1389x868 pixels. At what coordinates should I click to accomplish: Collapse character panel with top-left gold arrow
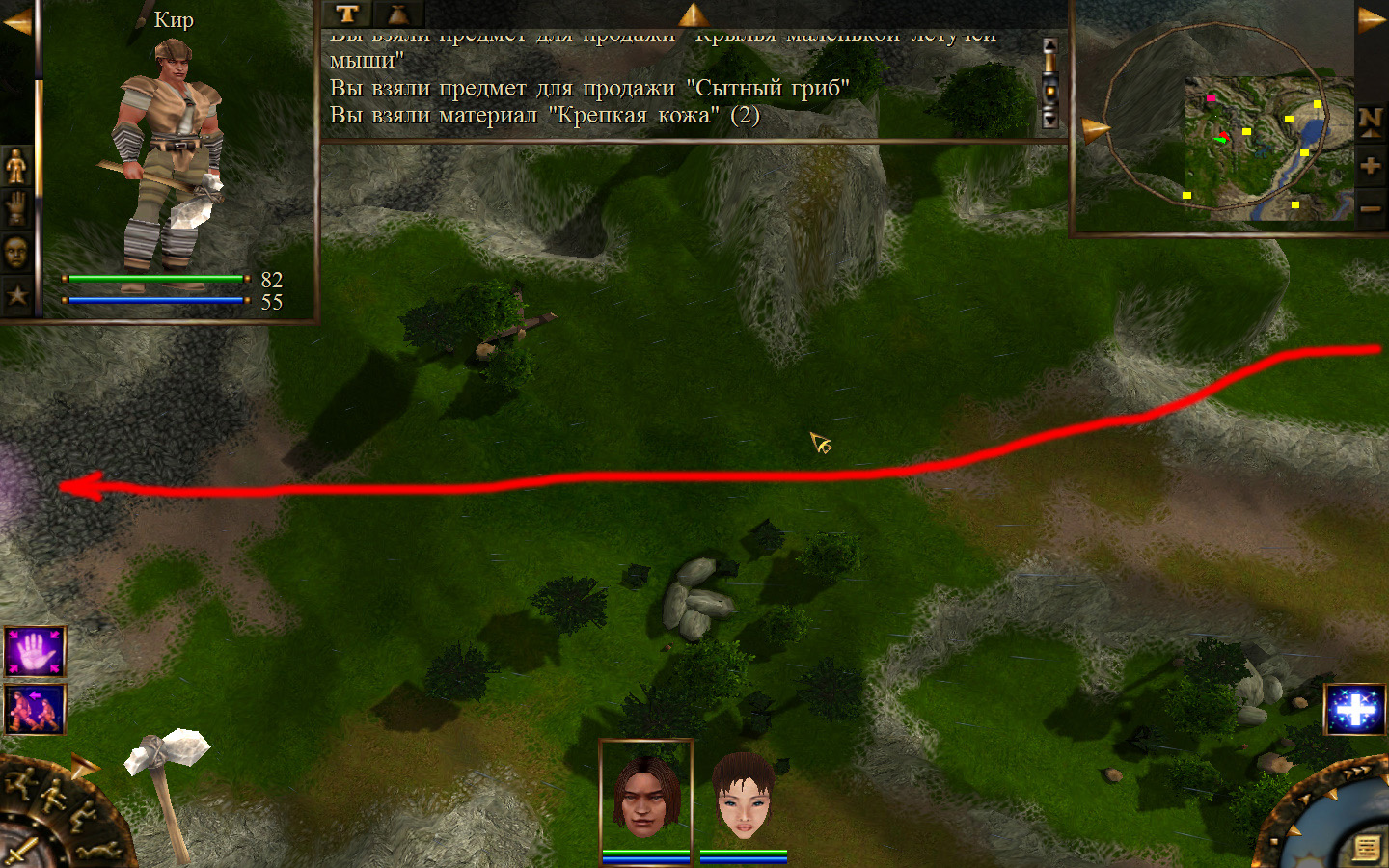[16, 20]
